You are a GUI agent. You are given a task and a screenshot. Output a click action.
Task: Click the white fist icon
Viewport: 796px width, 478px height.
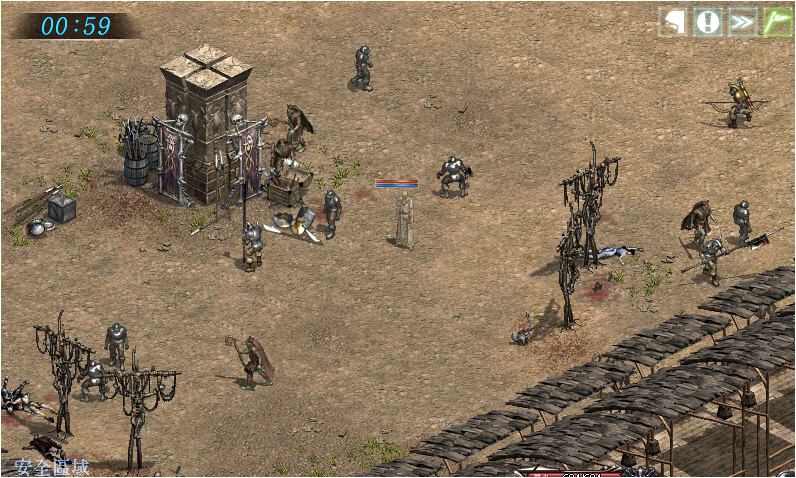[x=673, y=22]
